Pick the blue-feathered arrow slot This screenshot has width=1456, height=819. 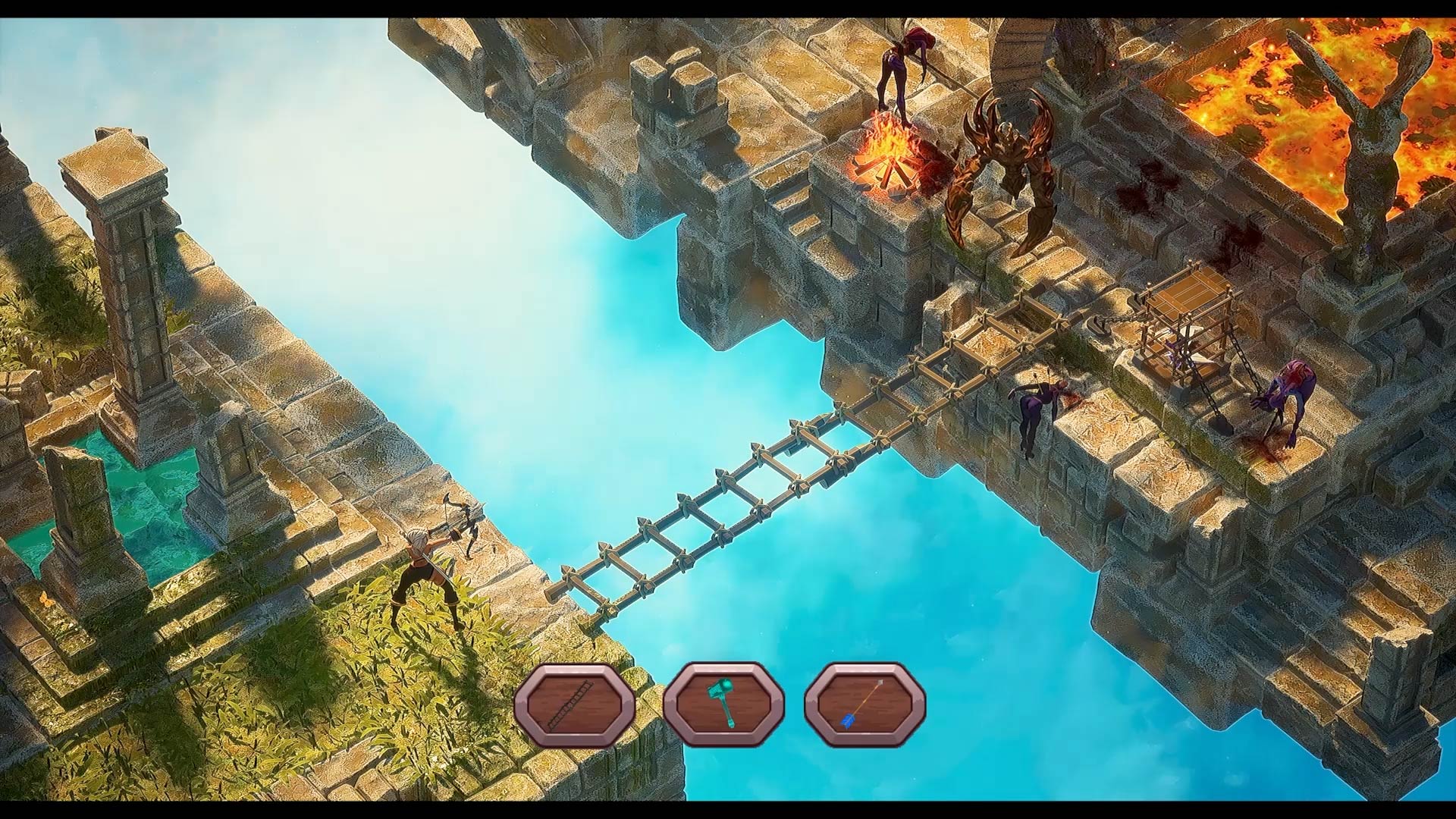(864, 704)
